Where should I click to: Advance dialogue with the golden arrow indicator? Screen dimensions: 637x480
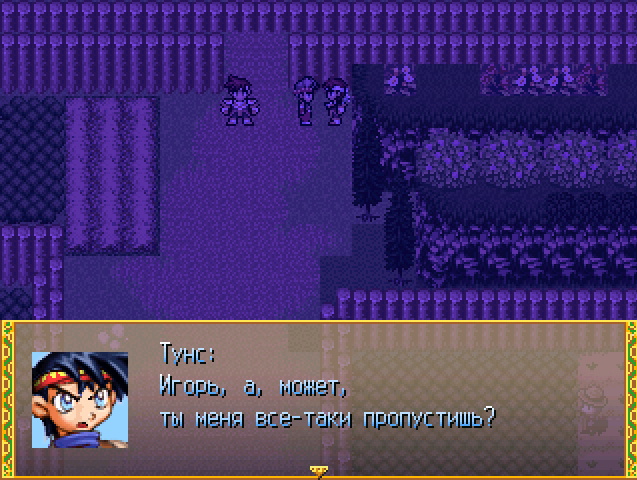click(318, 469)
